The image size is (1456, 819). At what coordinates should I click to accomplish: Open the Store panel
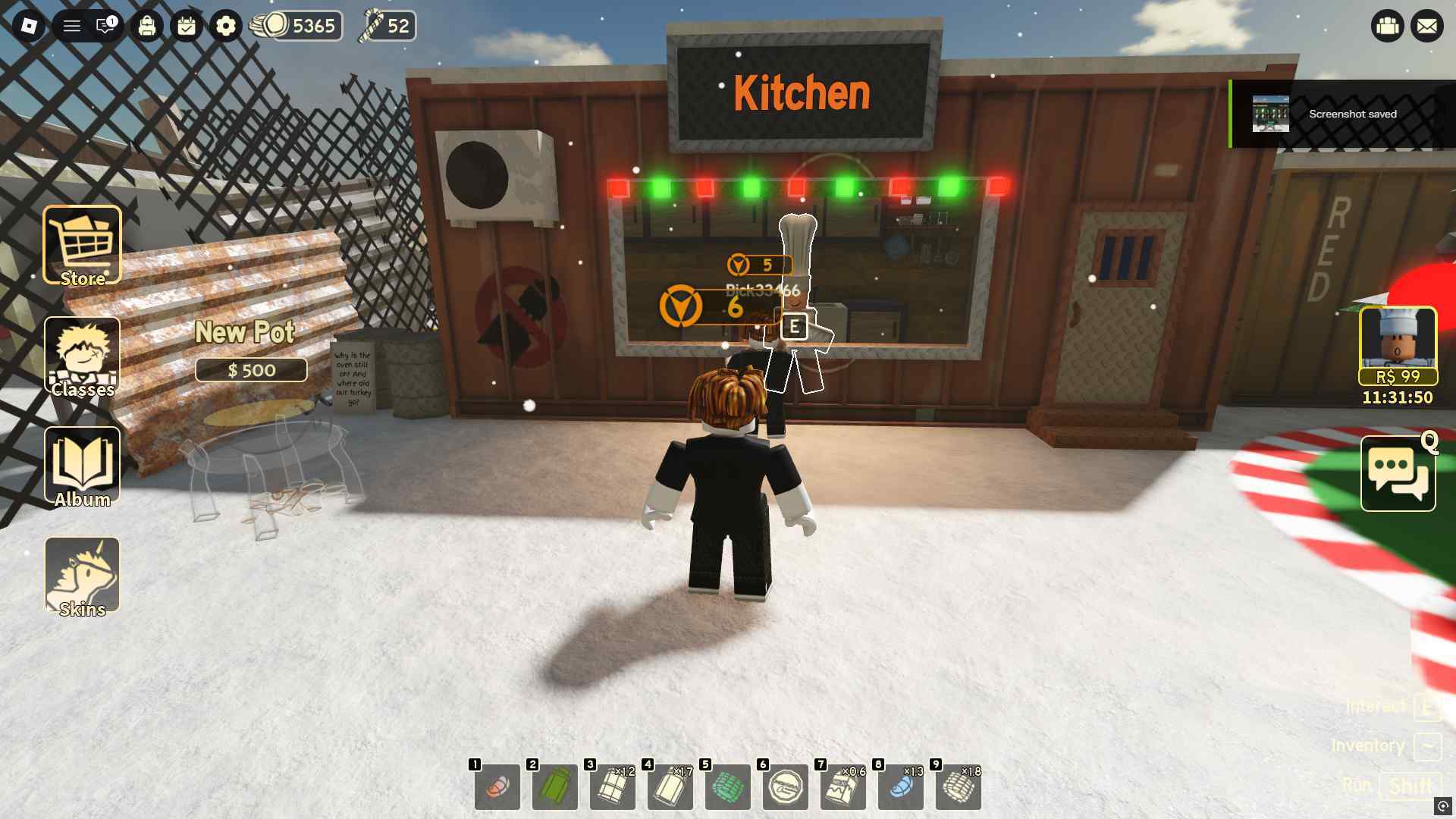click(x=82, y=241)
